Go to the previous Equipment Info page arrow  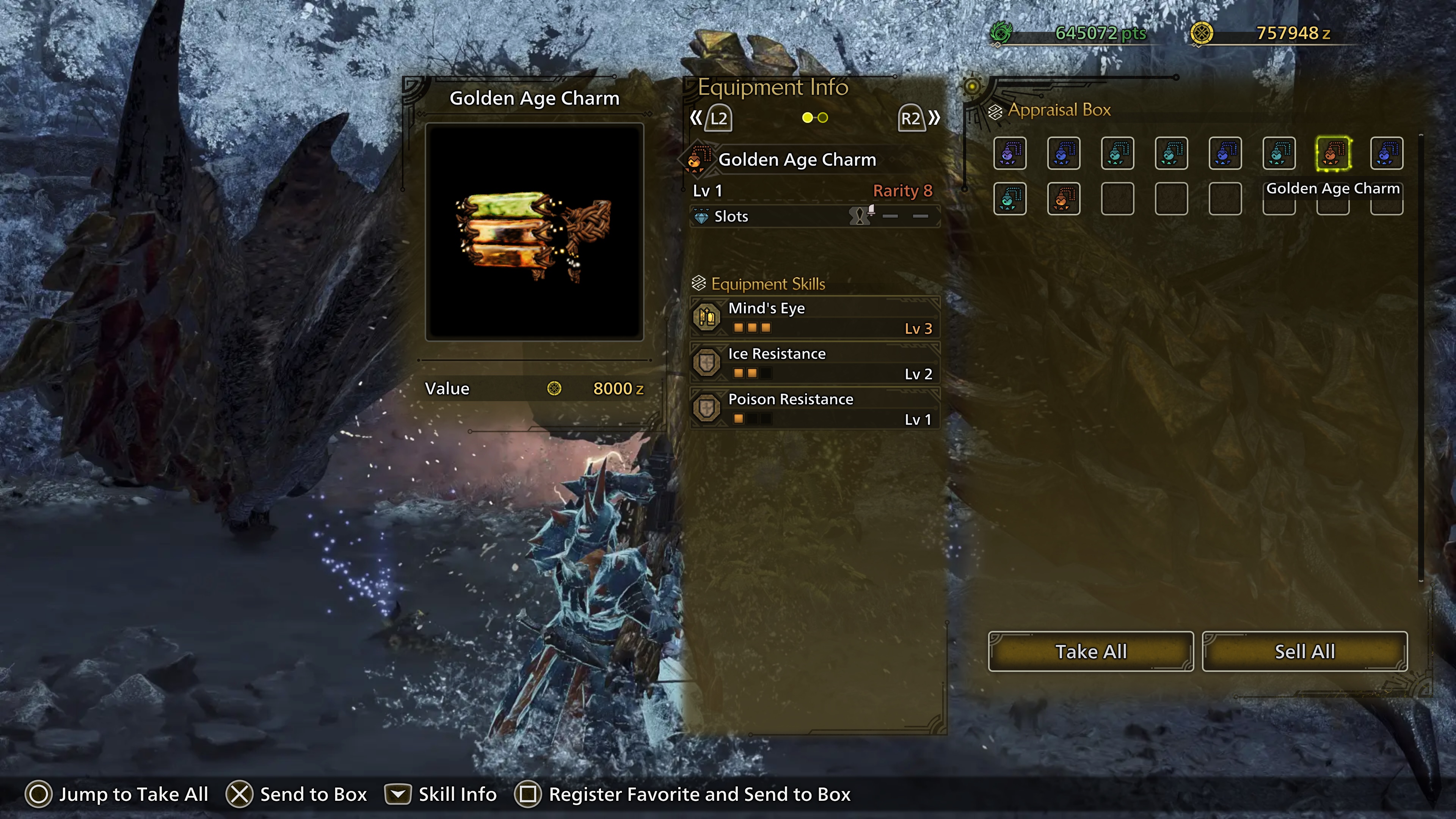click(711, 118)
